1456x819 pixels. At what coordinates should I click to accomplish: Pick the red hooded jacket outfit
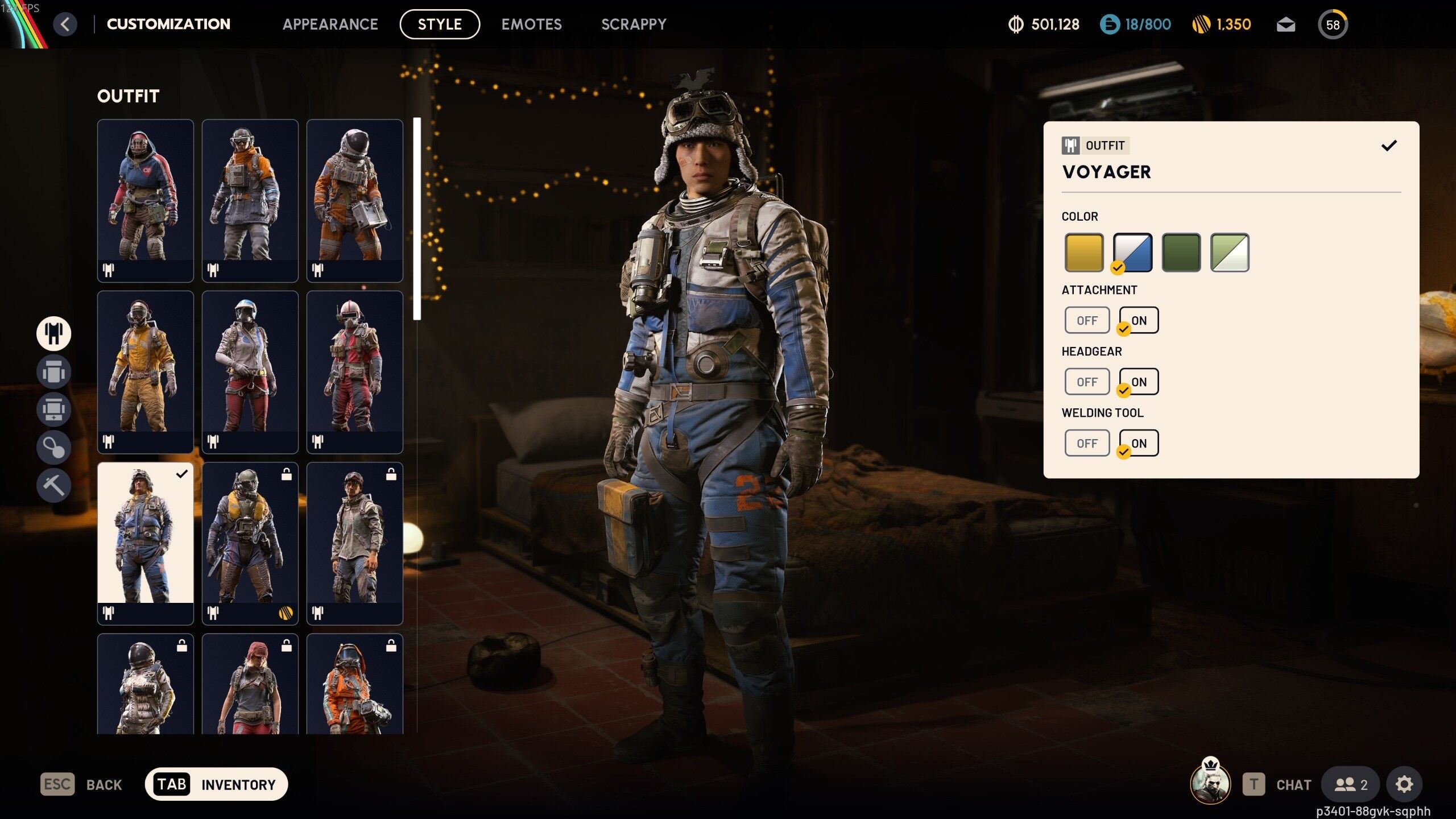(145, 200)
